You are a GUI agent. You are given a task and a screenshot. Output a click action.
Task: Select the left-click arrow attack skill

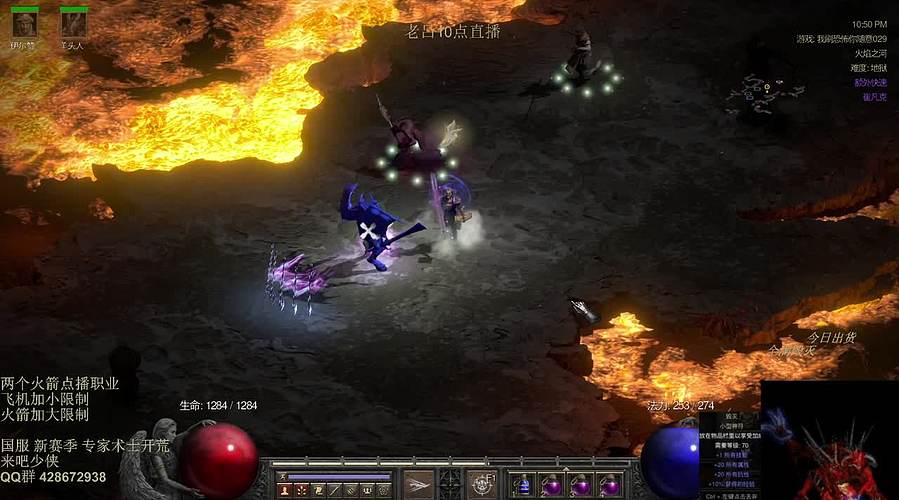coord(418,485)
